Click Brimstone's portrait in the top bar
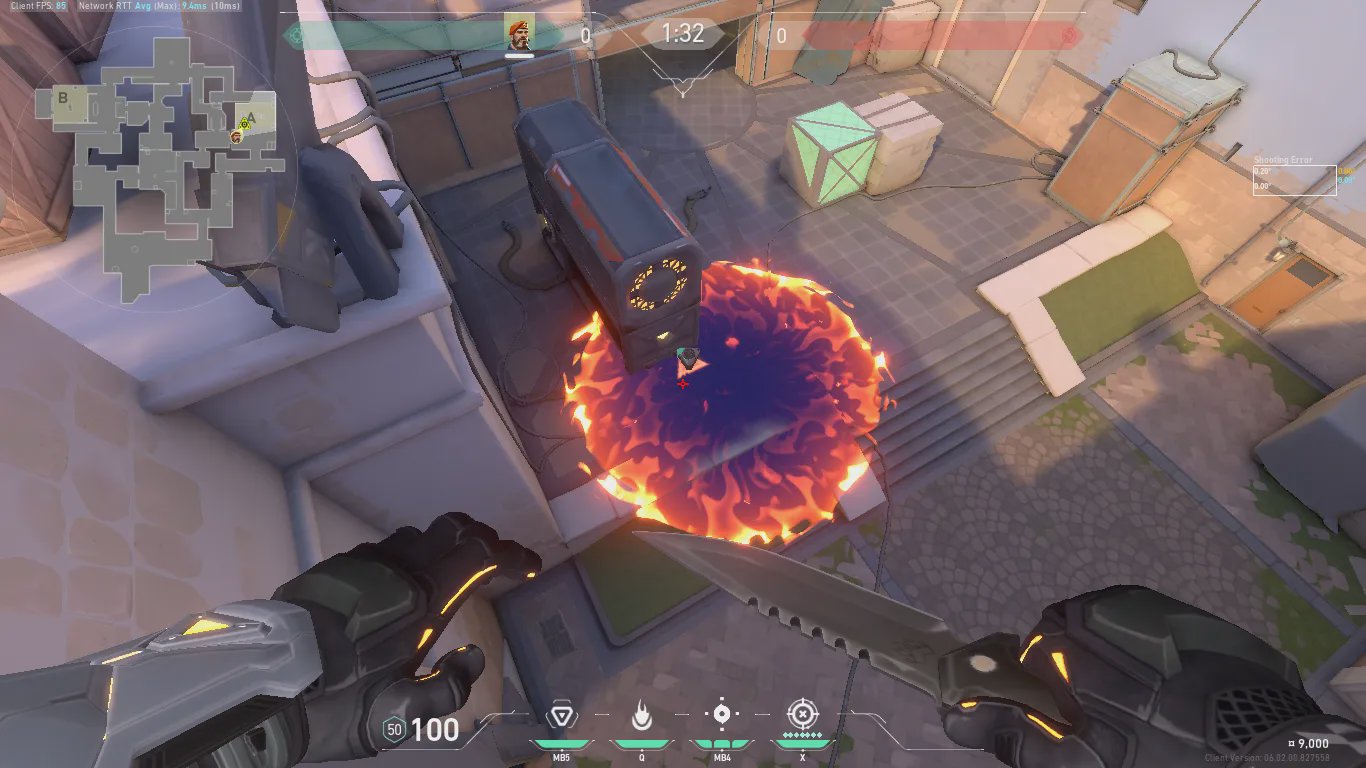This screenshot has height=768, width=1366. 518,32
